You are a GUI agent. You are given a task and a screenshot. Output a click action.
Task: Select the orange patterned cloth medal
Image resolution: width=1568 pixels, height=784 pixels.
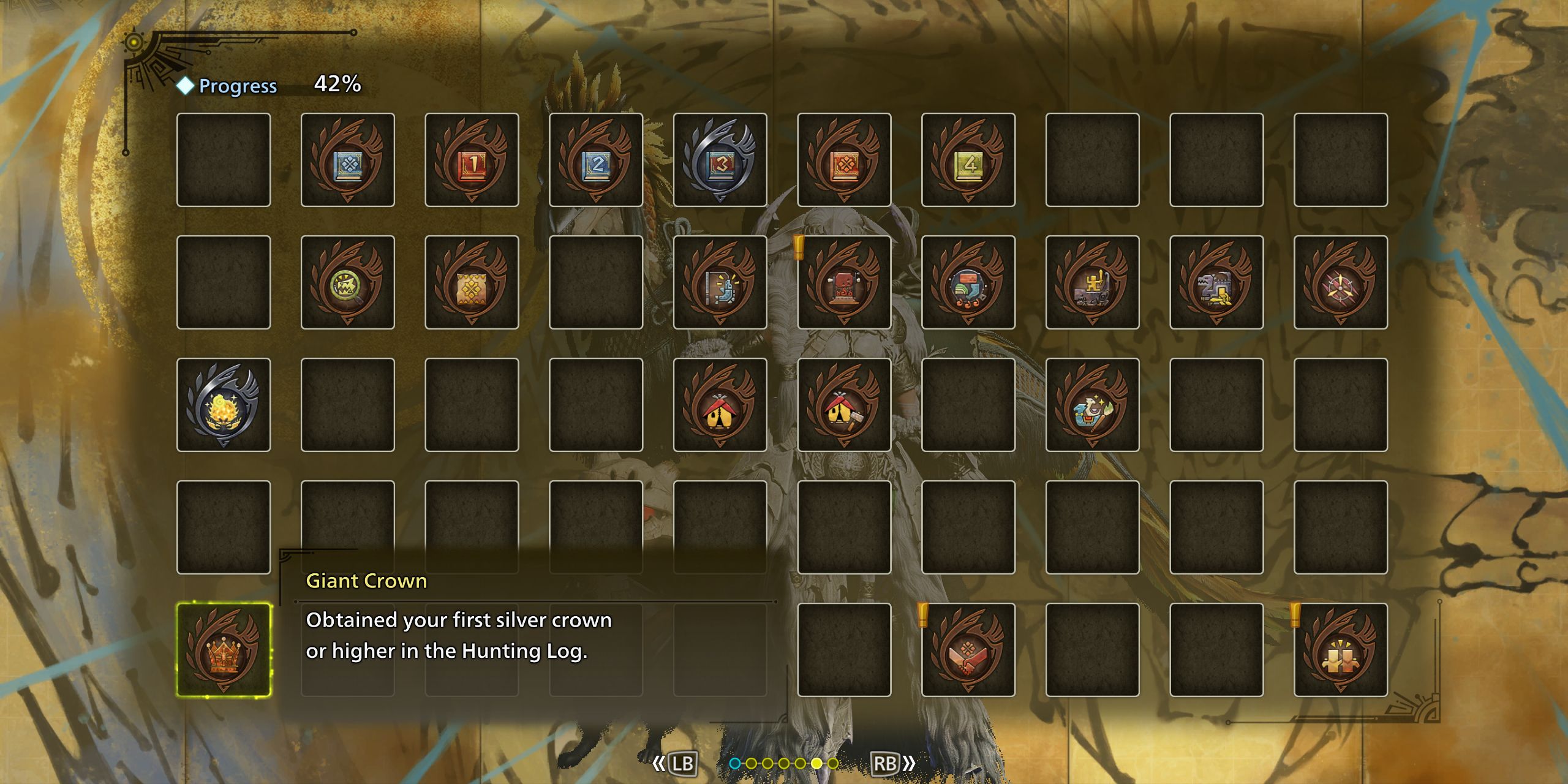[x=472, y=282]
